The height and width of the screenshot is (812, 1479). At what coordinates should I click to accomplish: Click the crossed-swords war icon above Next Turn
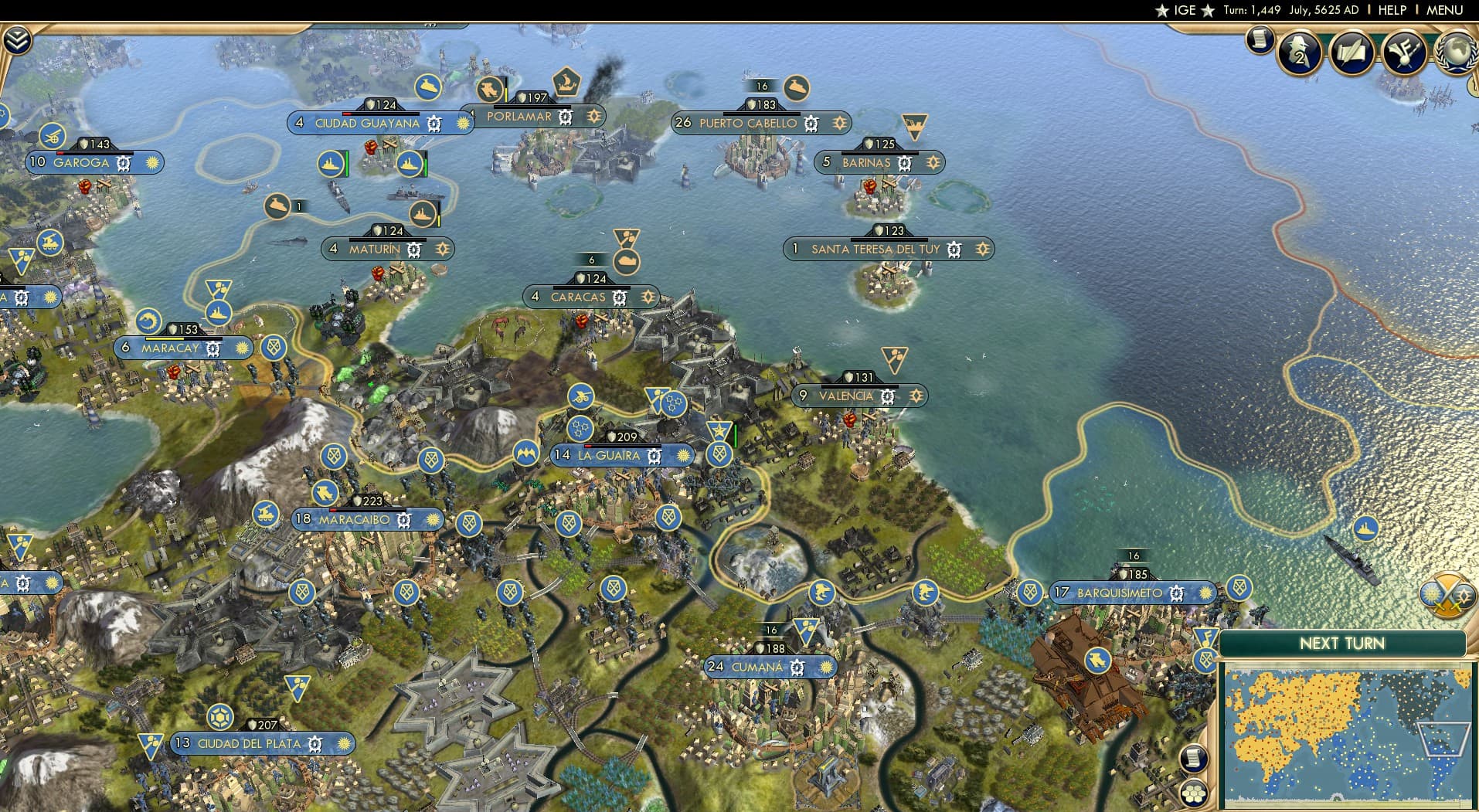(1450, 596)
